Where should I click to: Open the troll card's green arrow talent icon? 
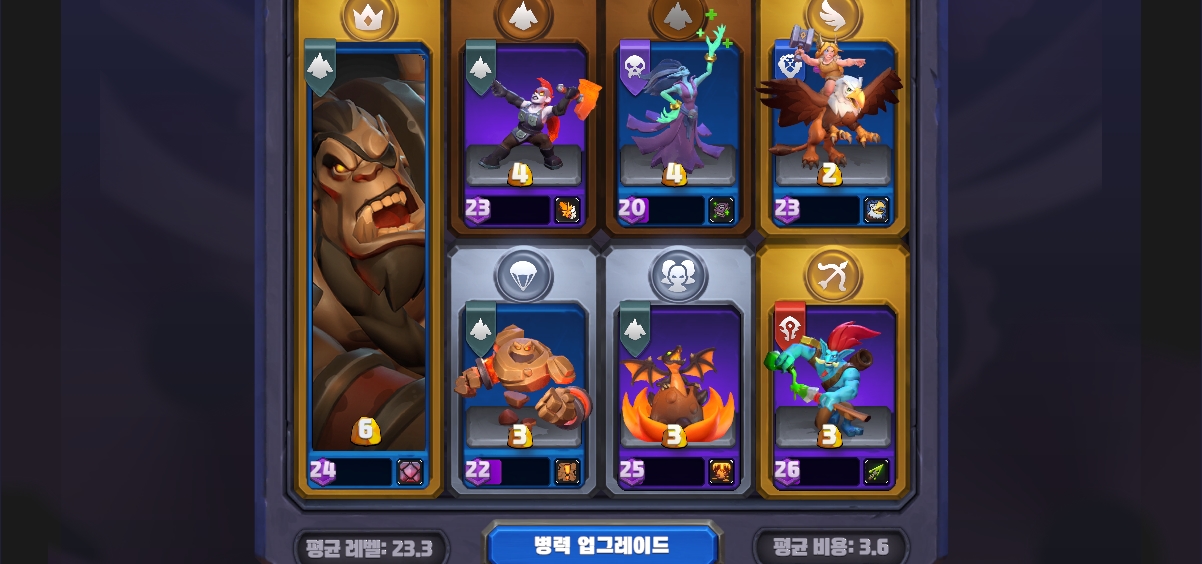coord(876,471)
